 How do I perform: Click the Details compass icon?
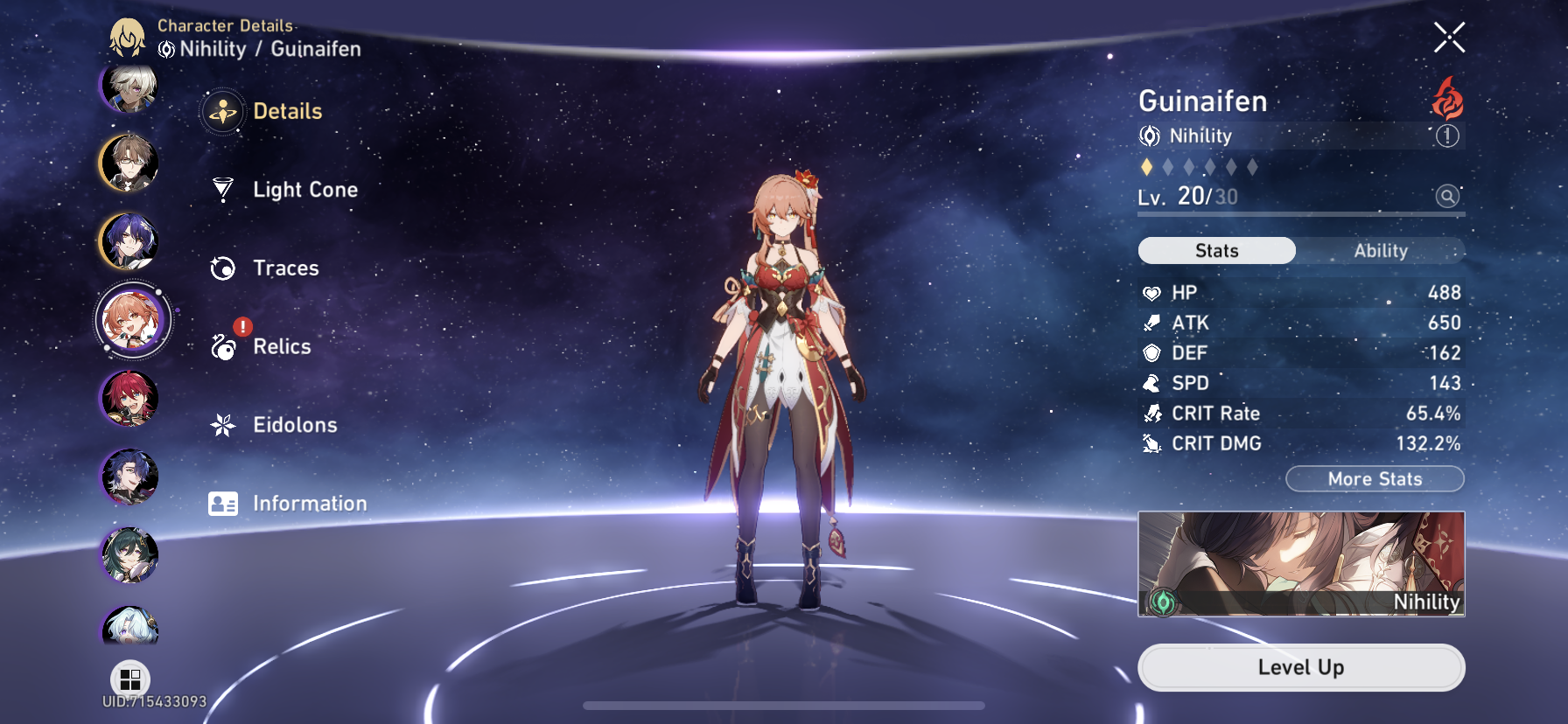224,112
